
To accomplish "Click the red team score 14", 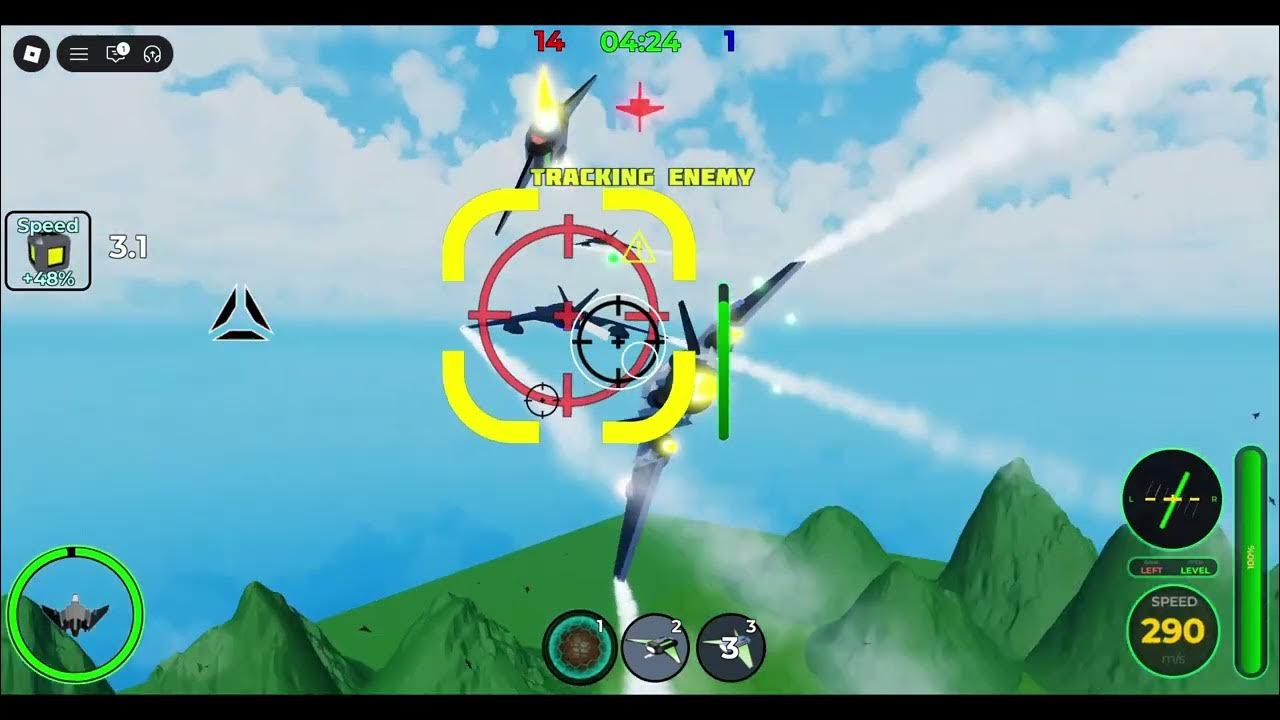I will point(547,42).
